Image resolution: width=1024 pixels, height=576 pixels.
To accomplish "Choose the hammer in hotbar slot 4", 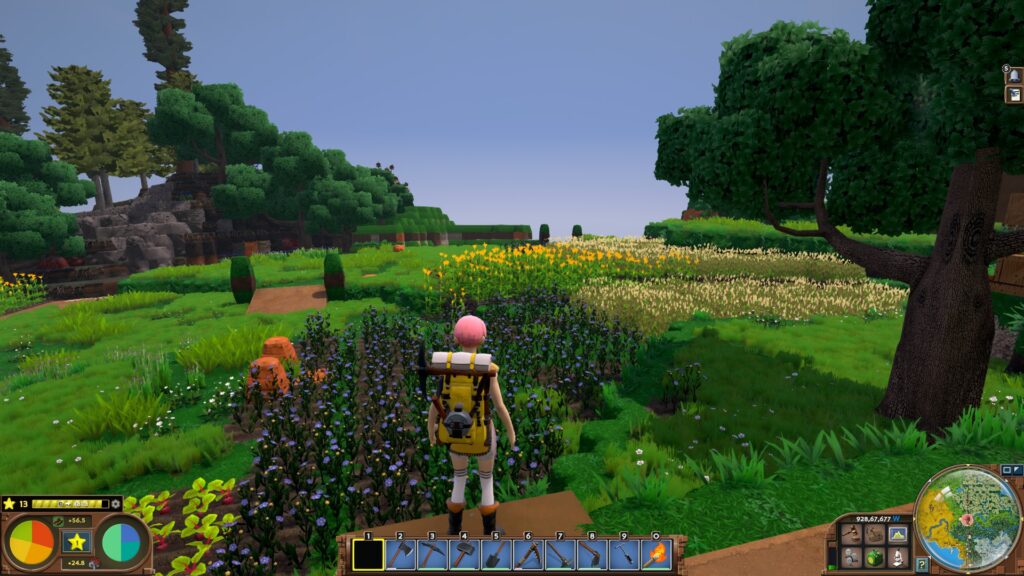I will point(464,554).
